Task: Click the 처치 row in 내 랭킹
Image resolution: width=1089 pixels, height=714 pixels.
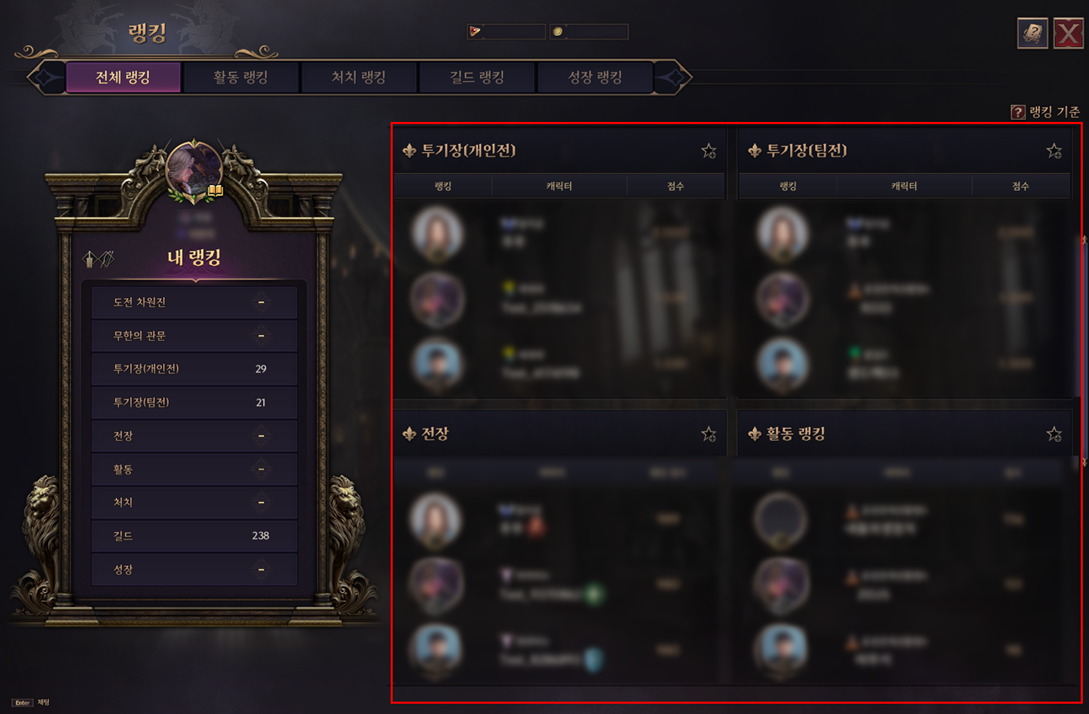Action: (x=193, y=503)
